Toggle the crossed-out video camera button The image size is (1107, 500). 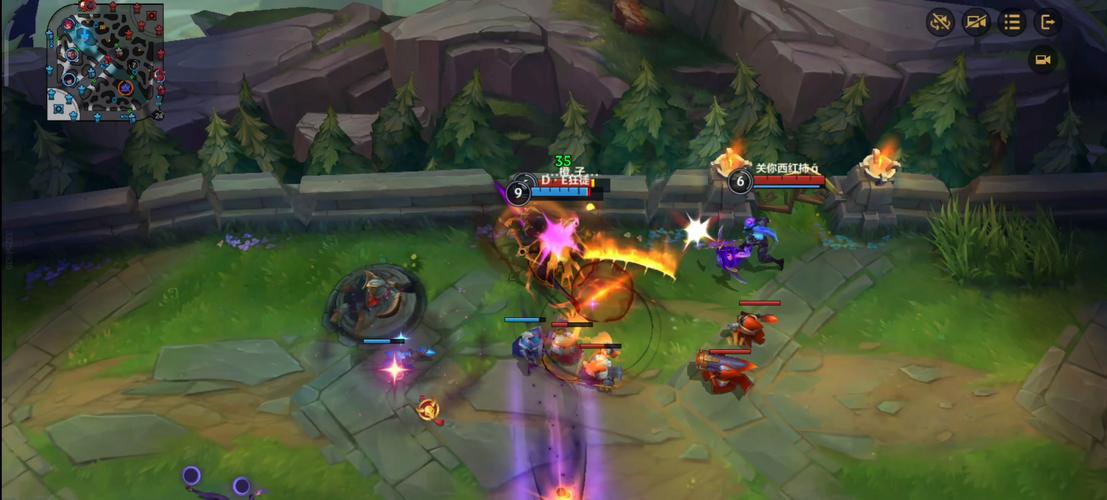976,22
